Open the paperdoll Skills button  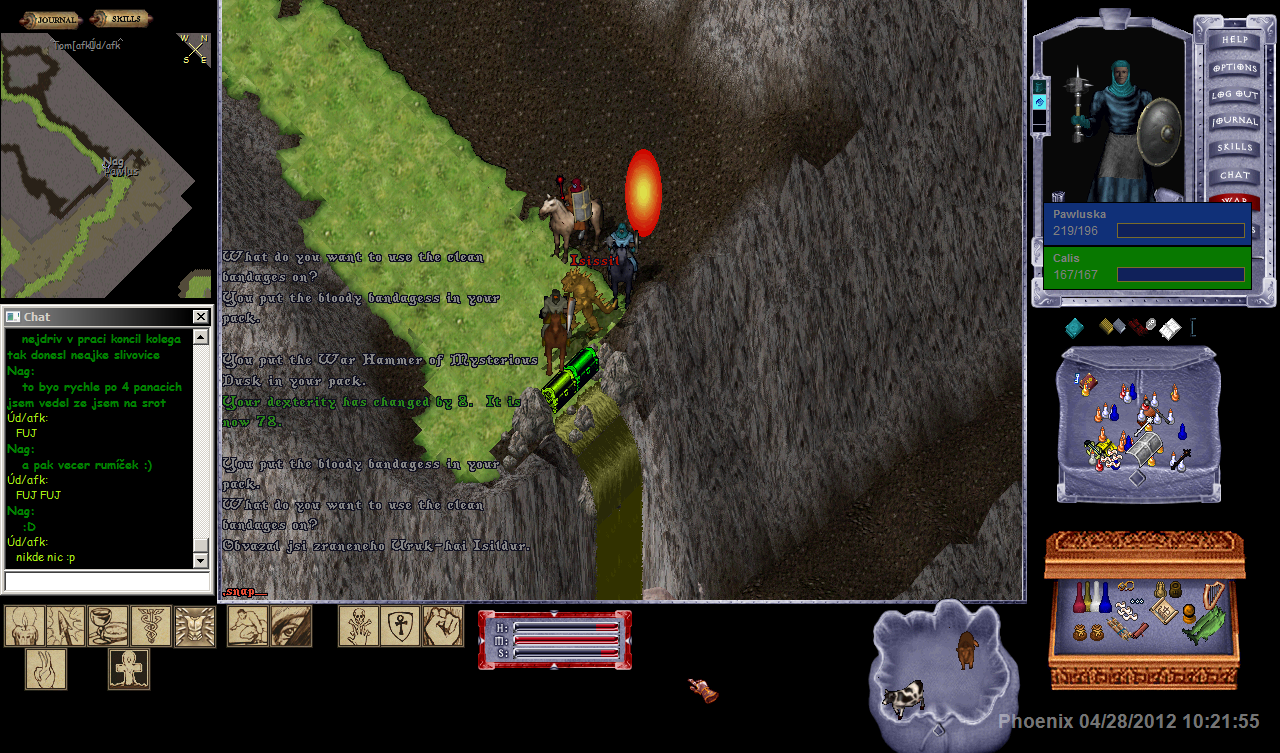click(x=1234, y=148)
